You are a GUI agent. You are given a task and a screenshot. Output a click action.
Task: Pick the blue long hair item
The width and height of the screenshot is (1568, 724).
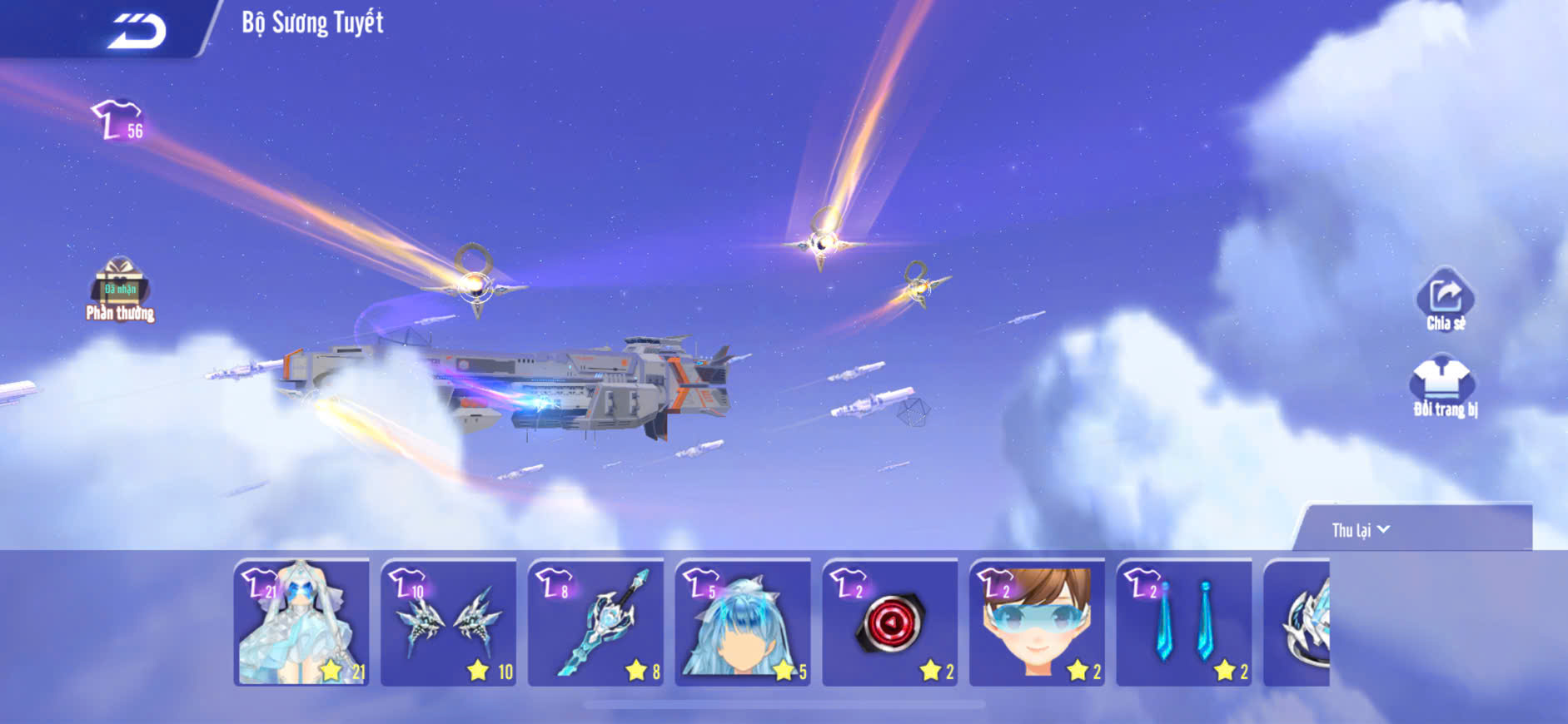tap(743, 622)
